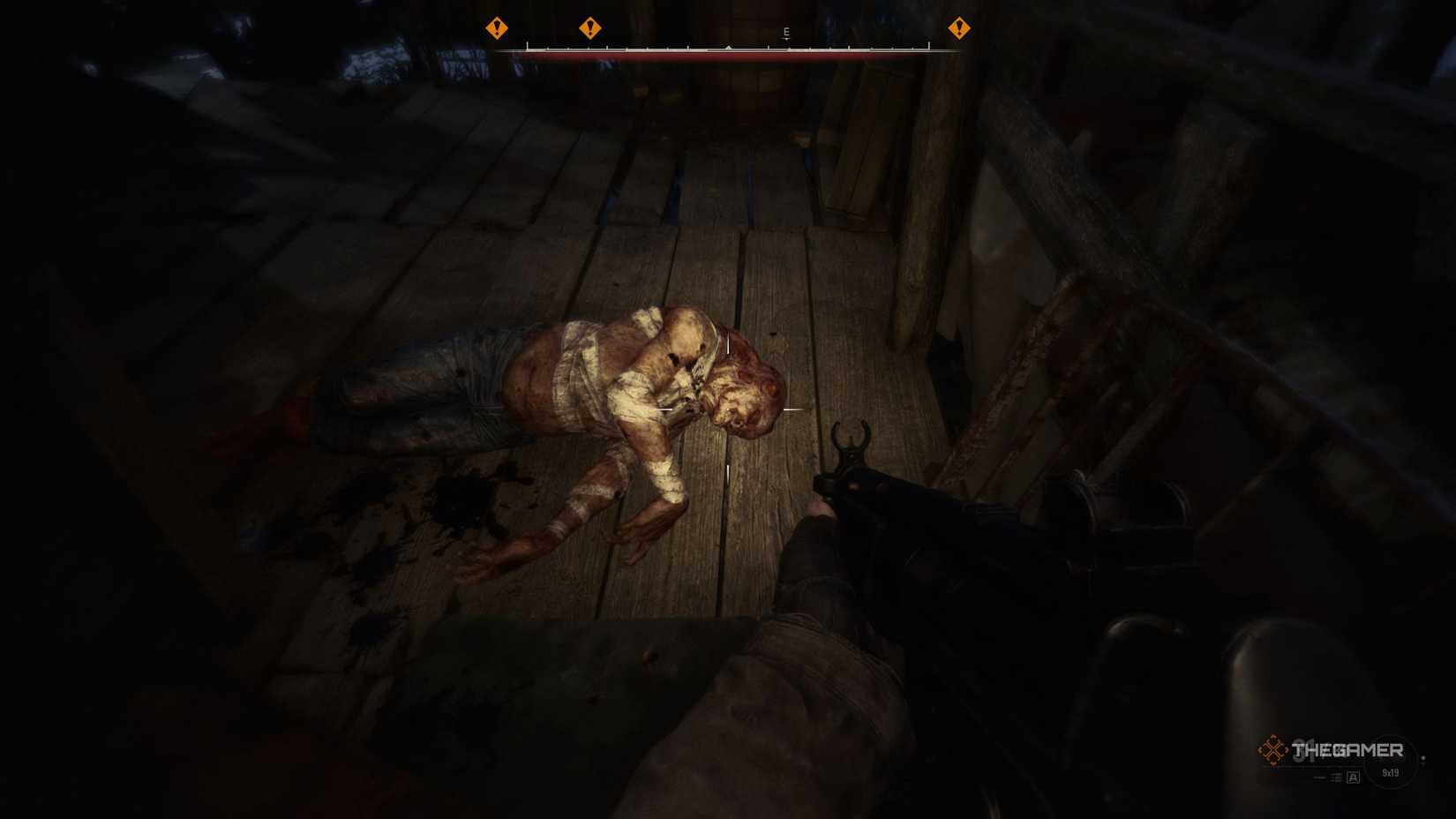The image size is (1456, 819).
Task: Click the orange crosshatch emblem bottom right
Action: tap(1273, 748)
